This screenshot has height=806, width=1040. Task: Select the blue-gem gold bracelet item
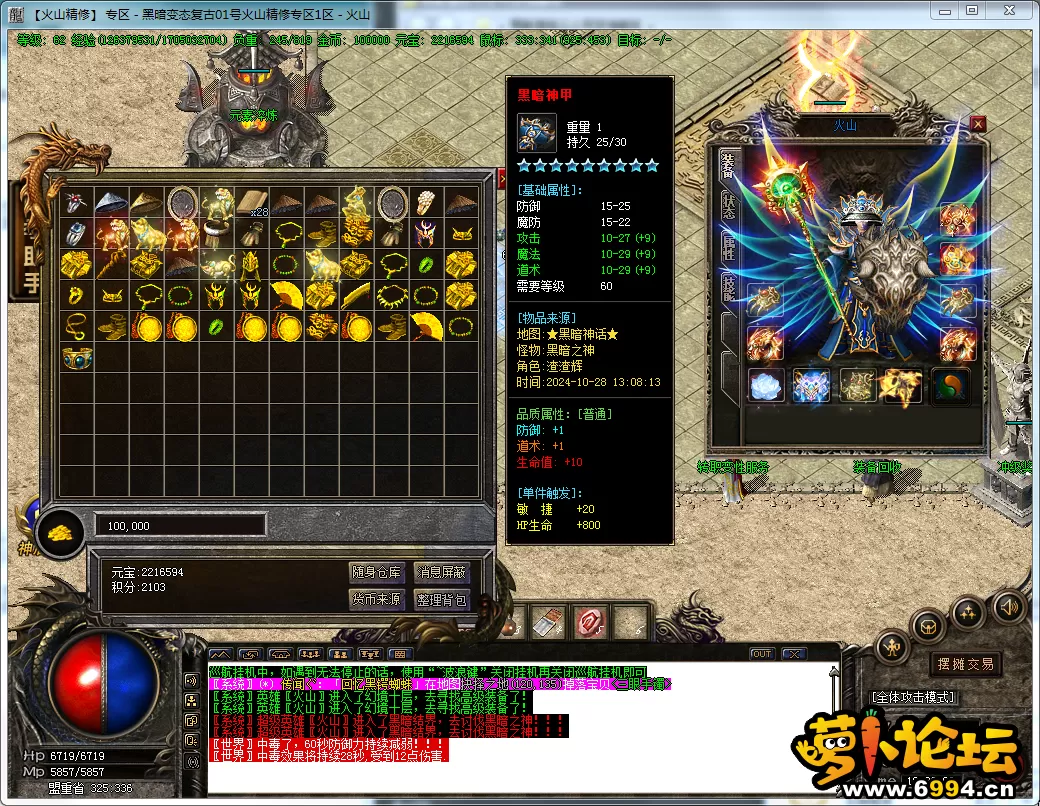click(77, 357)
